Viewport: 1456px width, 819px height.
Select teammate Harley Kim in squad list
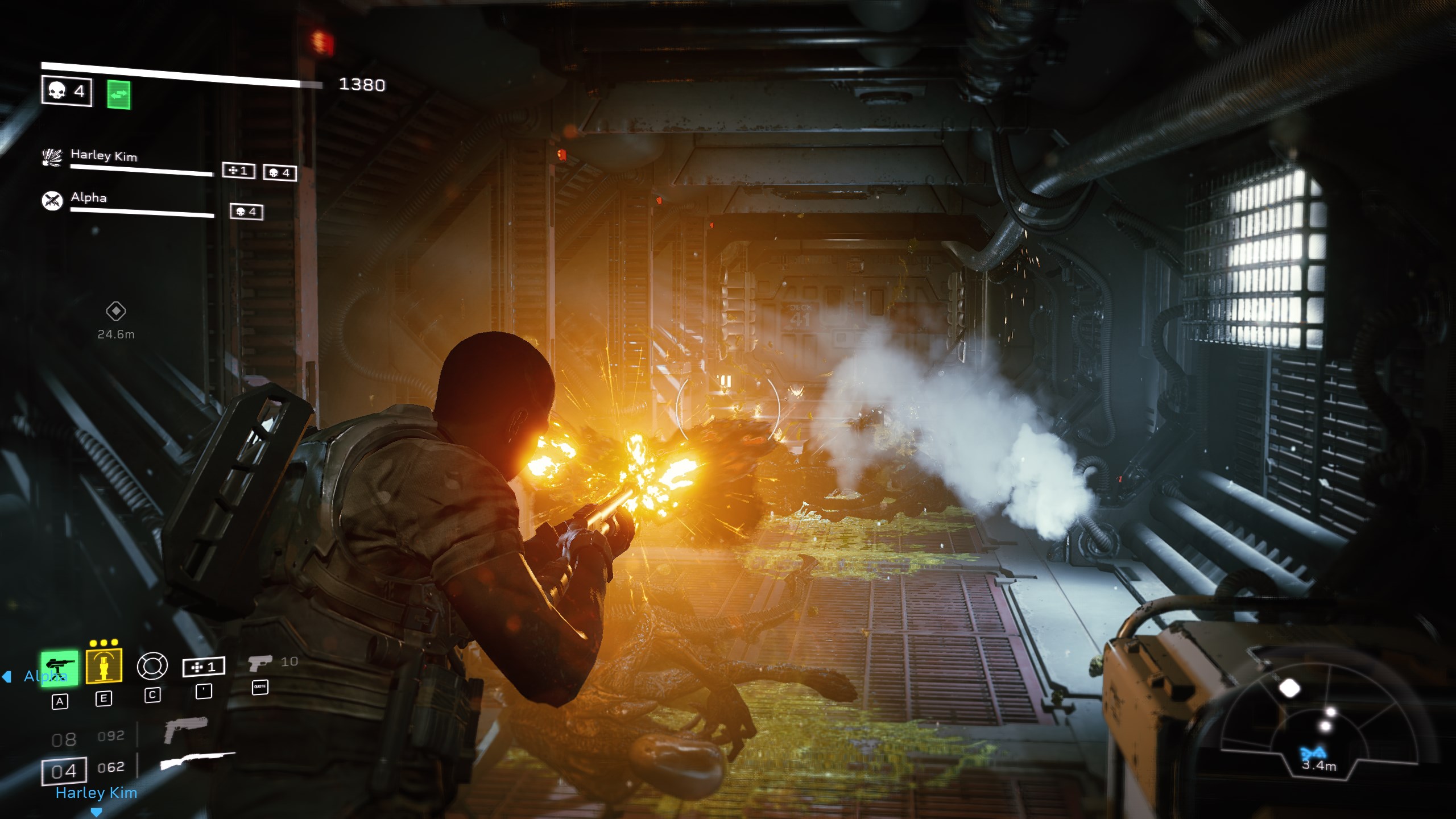(104, 155)
